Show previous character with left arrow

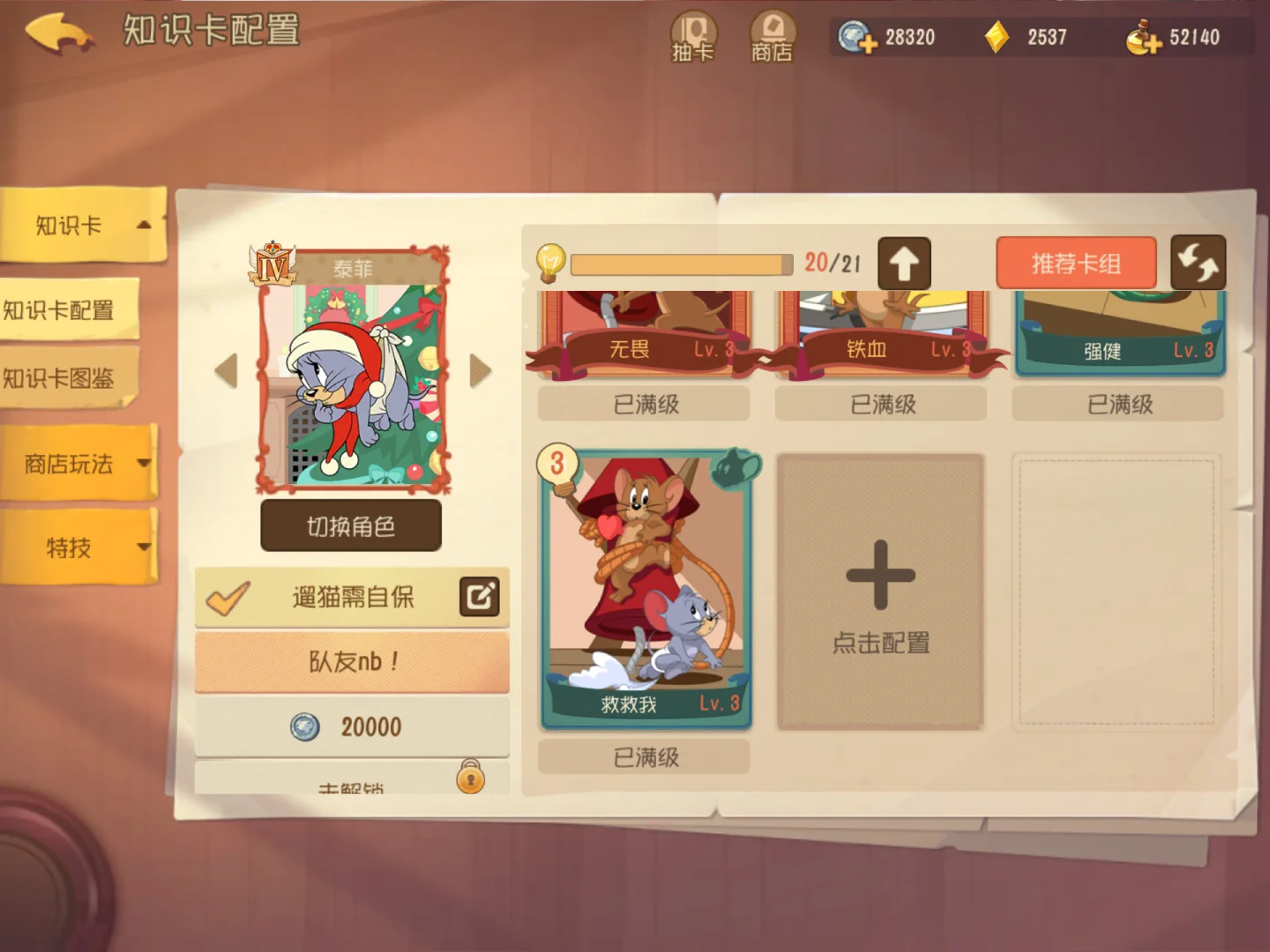coord(227,371)
